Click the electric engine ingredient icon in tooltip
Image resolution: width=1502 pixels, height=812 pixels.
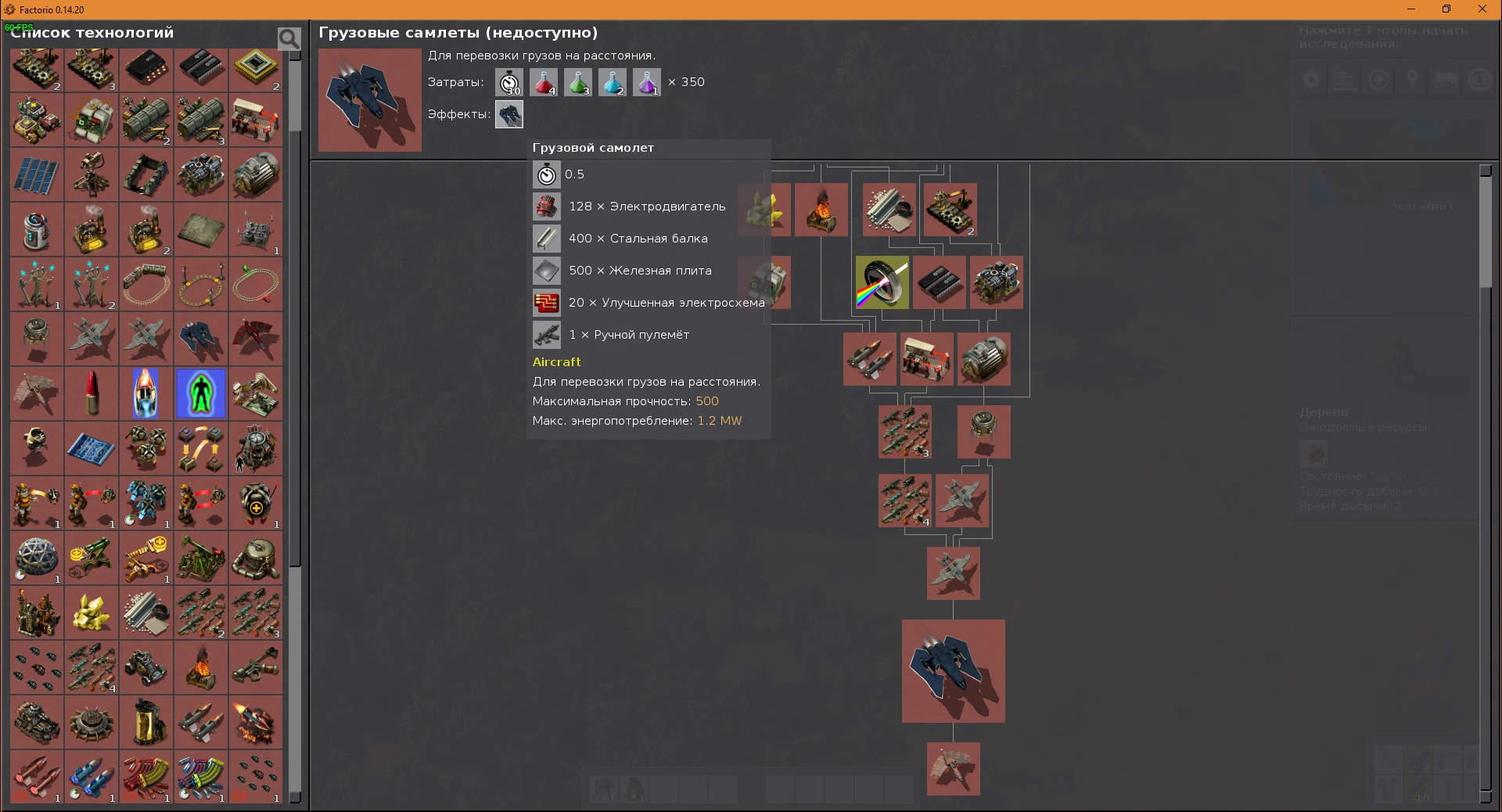click(547, 207)
